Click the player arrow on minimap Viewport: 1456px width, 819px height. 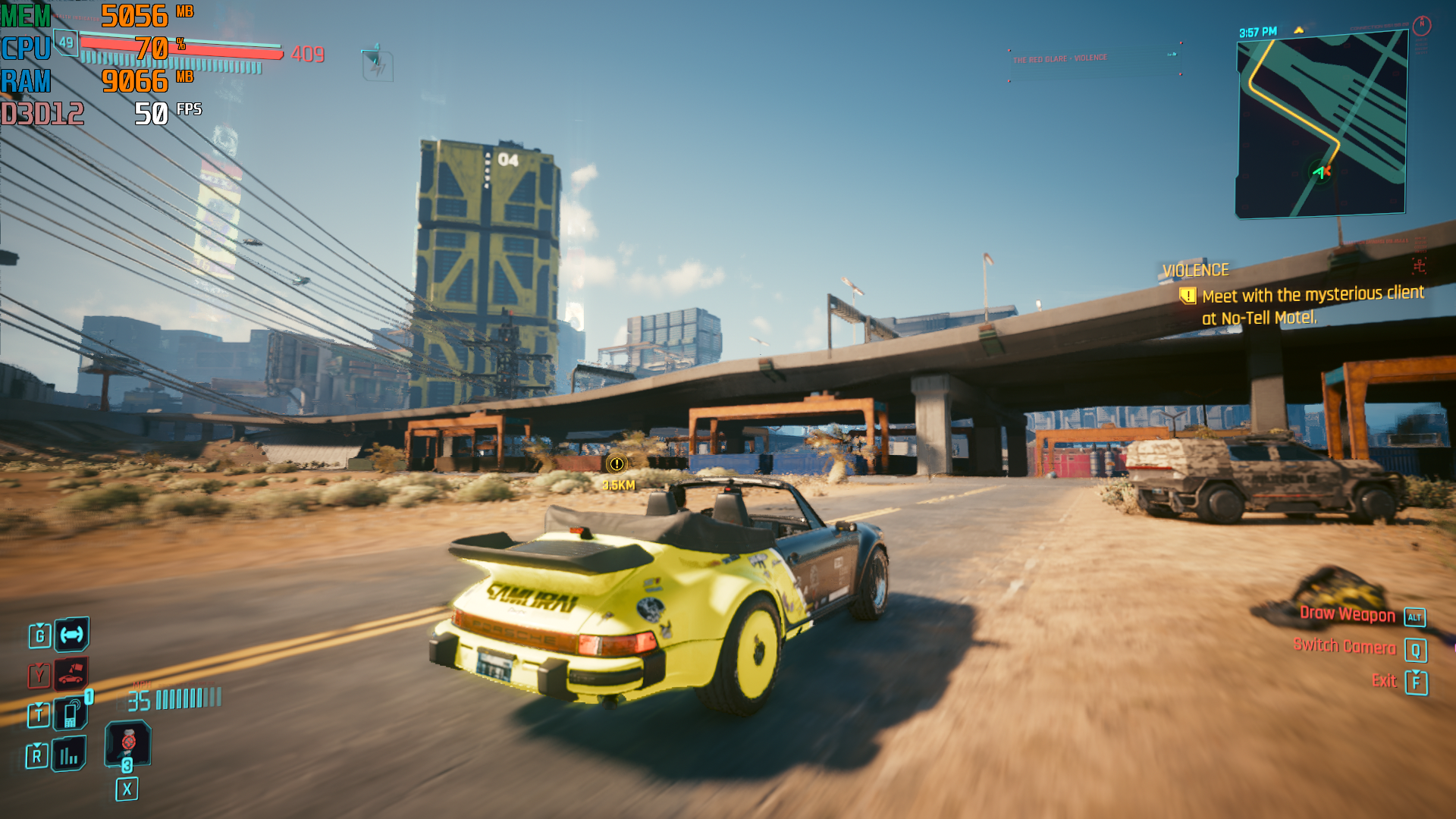(1320, 172)
